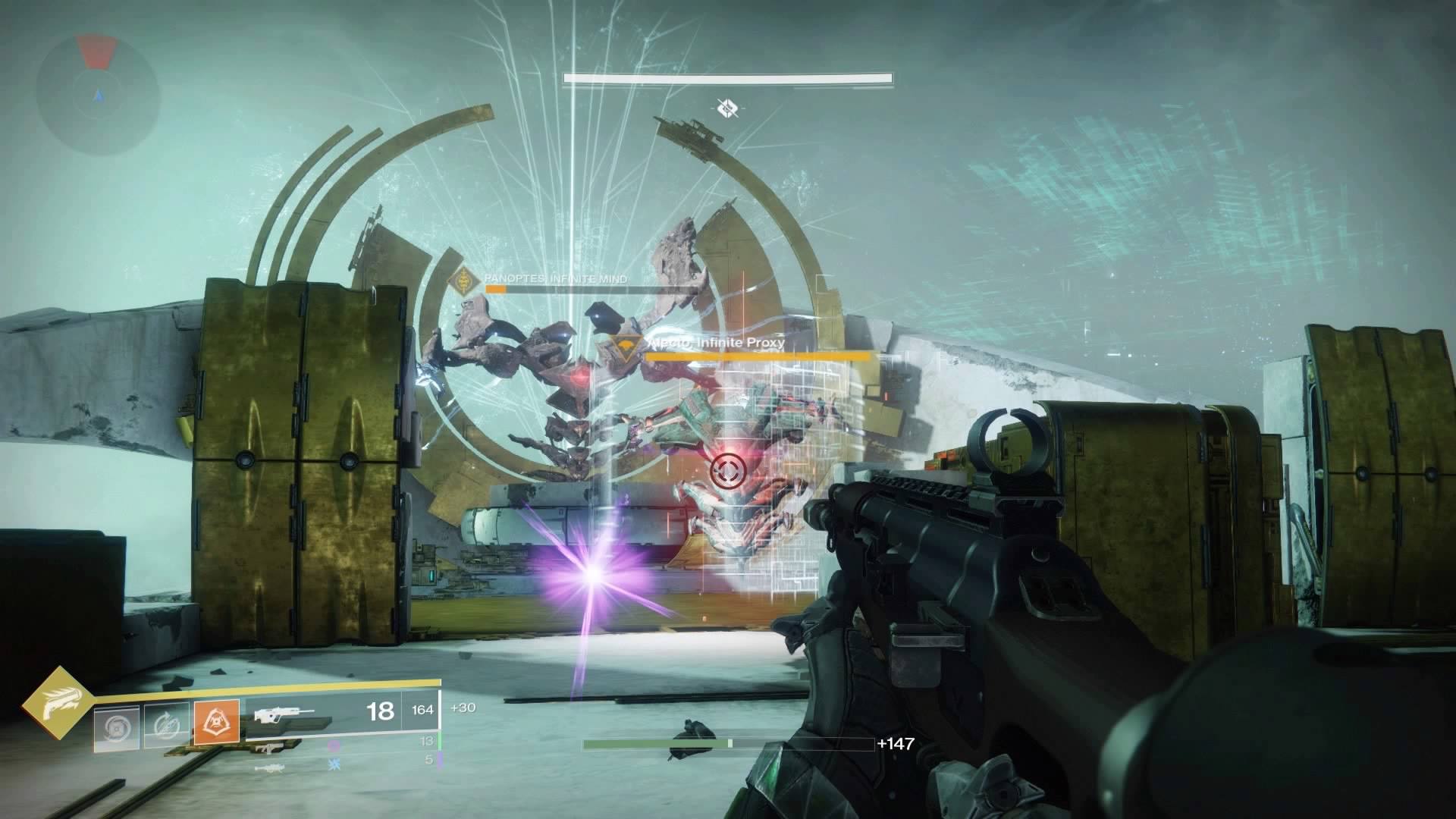Trigger the orange melee ability icon
The height and width of the screenshot is (819, 1456).
pos(217,722)
